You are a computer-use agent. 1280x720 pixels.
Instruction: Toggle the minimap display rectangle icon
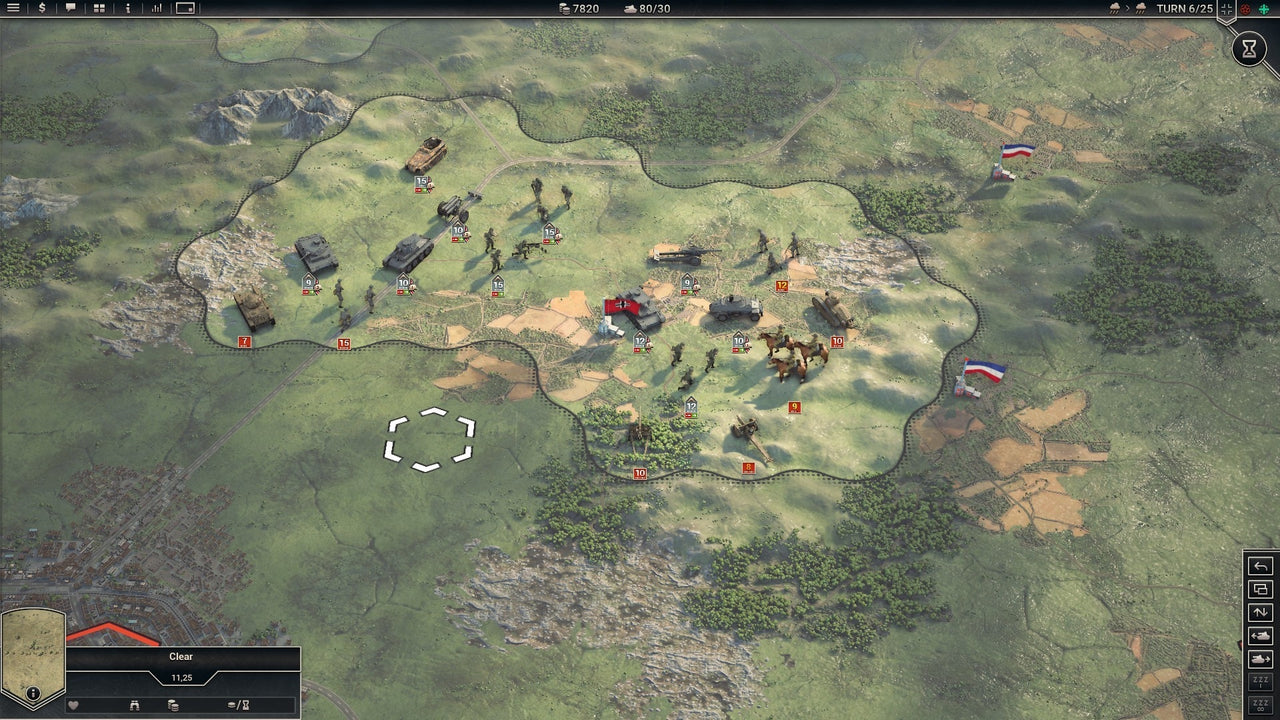[x=185, y=9]
